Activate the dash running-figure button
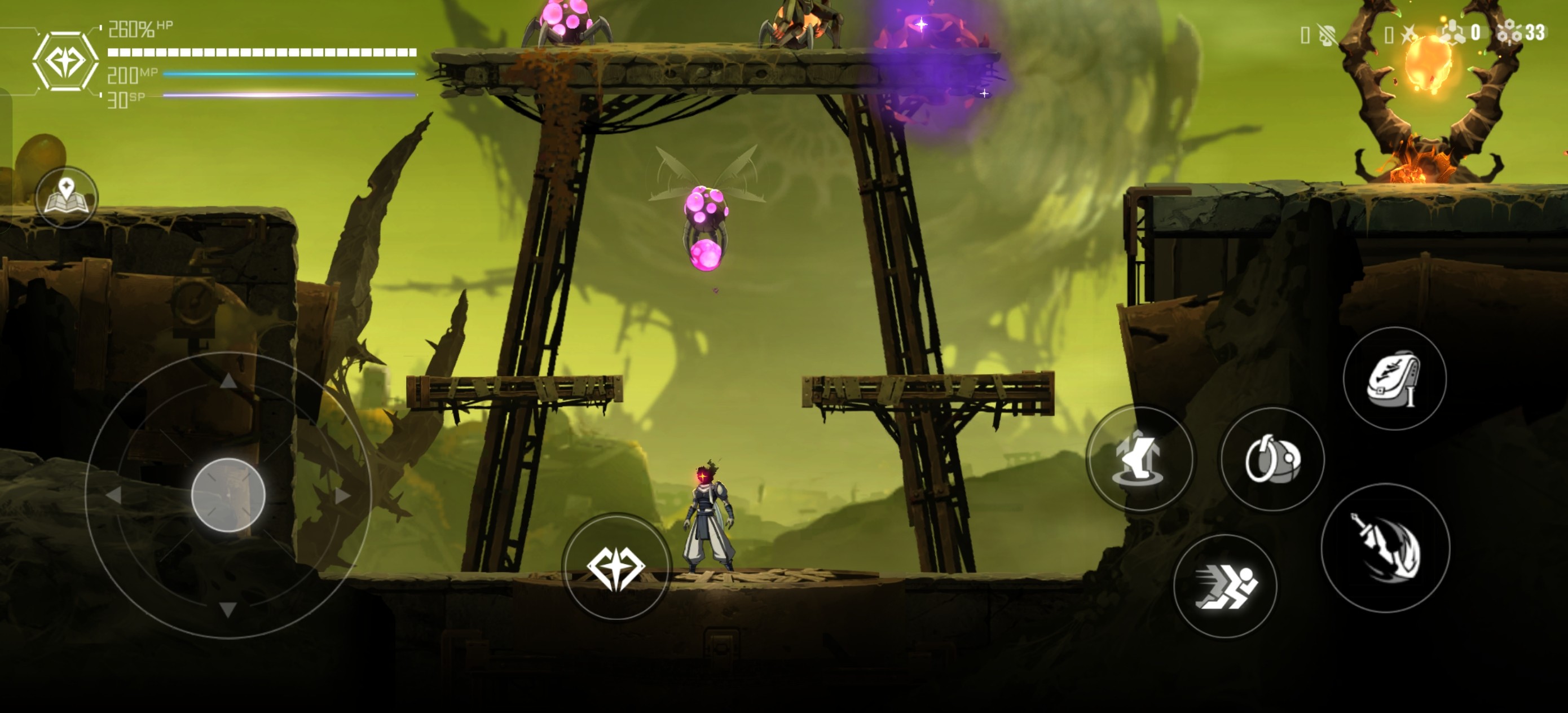This screenshot has width=1568, height=713. (1225, 586)
